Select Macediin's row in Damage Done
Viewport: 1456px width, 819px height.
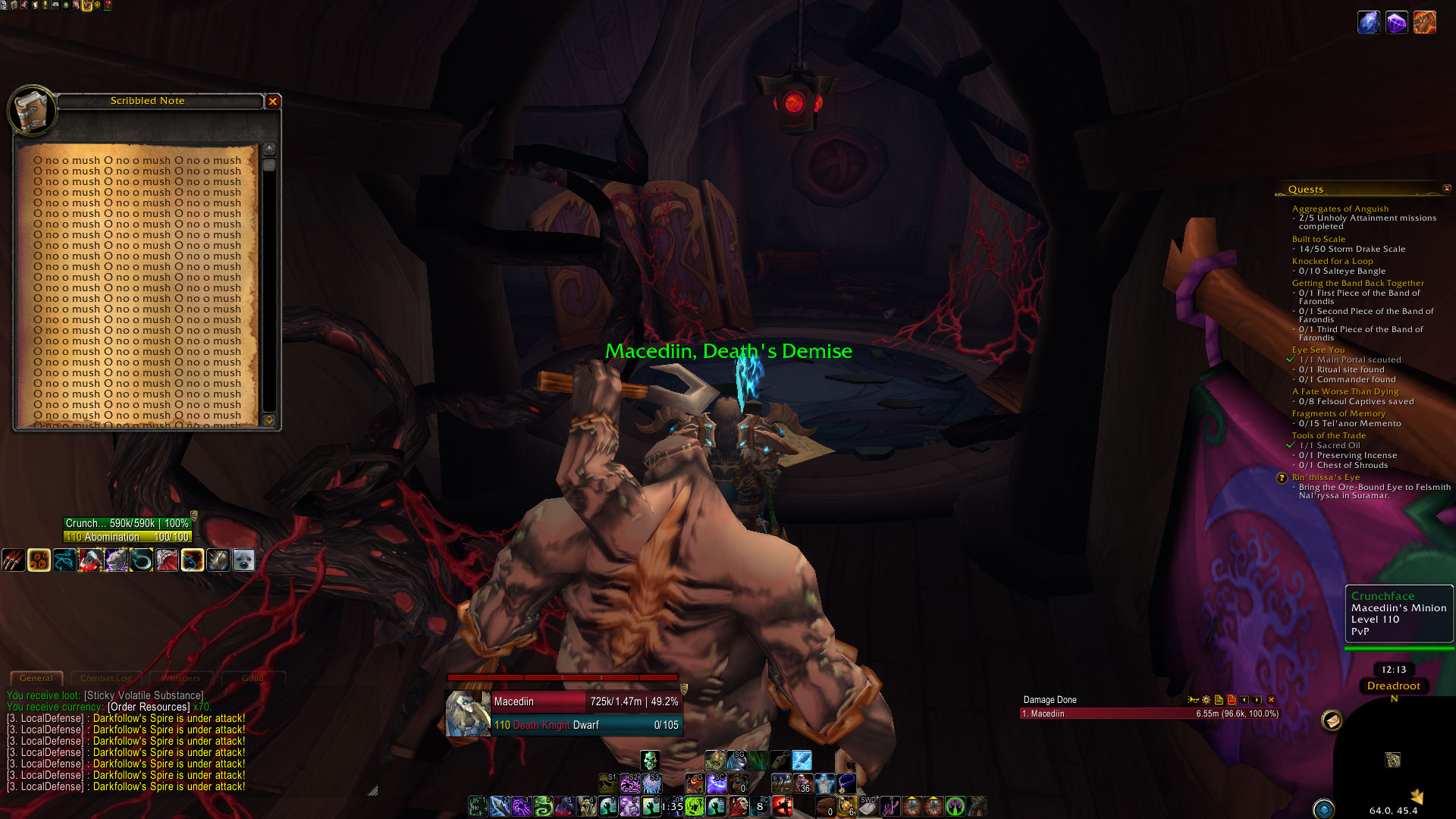[x=1150, y=714]
